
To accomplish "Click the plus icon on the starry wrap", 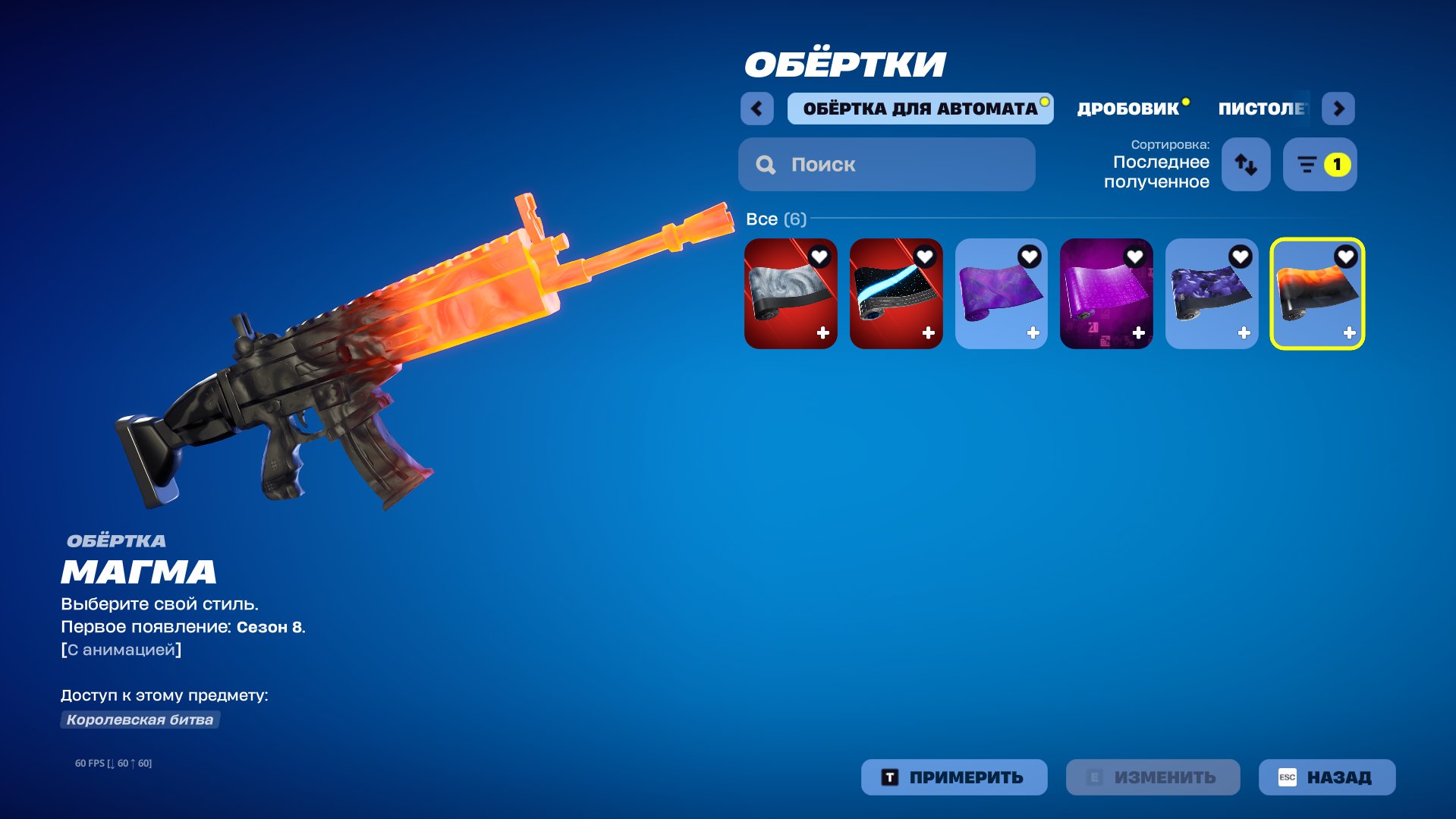I will [926, 330].
